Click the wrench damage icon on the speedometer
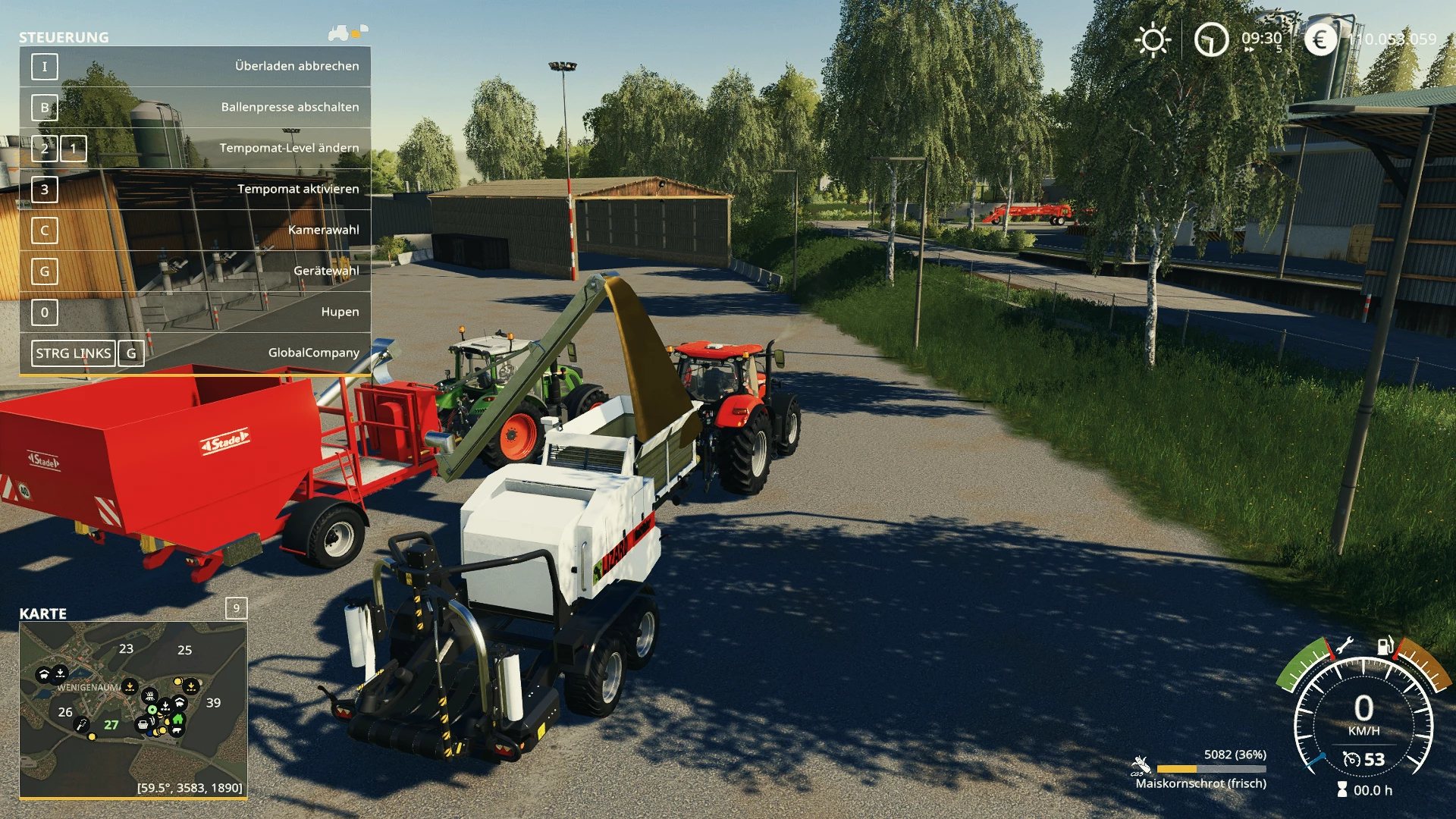Screen dimensions: 1456x819 click(1345, 646)
